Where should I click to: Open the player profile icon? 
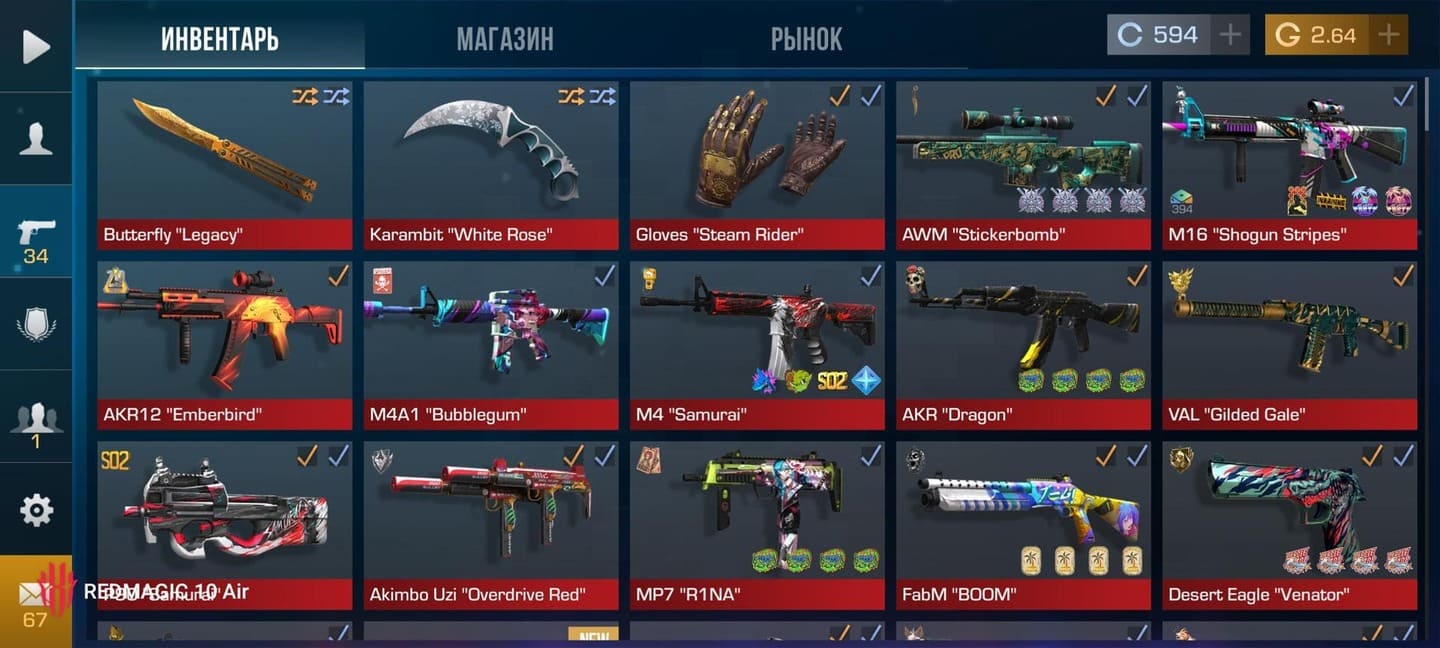click(x=36, y=138)
